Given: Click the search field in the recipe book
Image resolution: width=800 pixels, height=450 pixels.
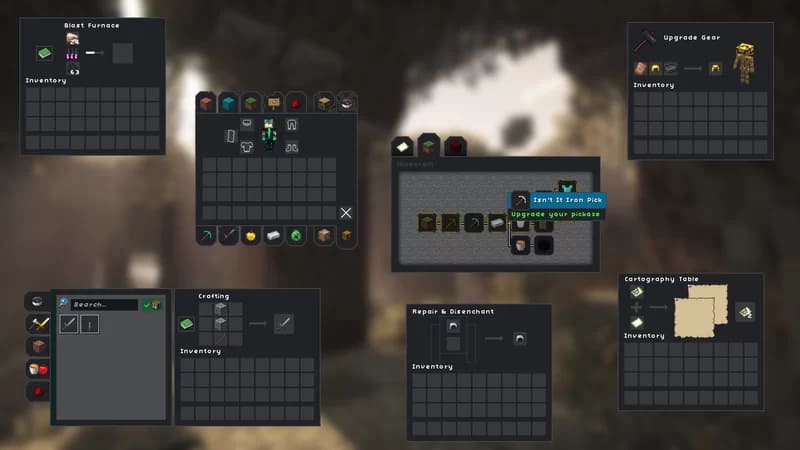Looking at the screenshot, I should [x=102, y=304].
